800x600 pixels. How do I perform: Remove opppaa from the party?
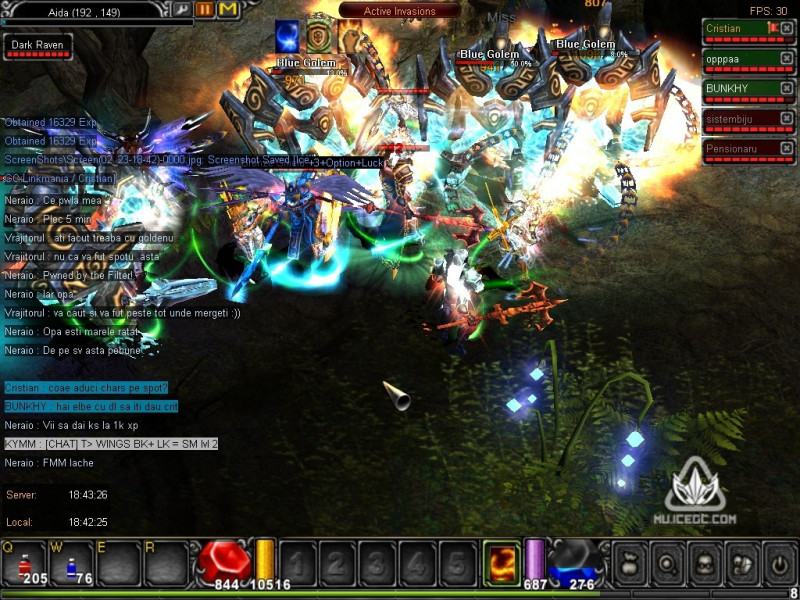click(787, 59)
